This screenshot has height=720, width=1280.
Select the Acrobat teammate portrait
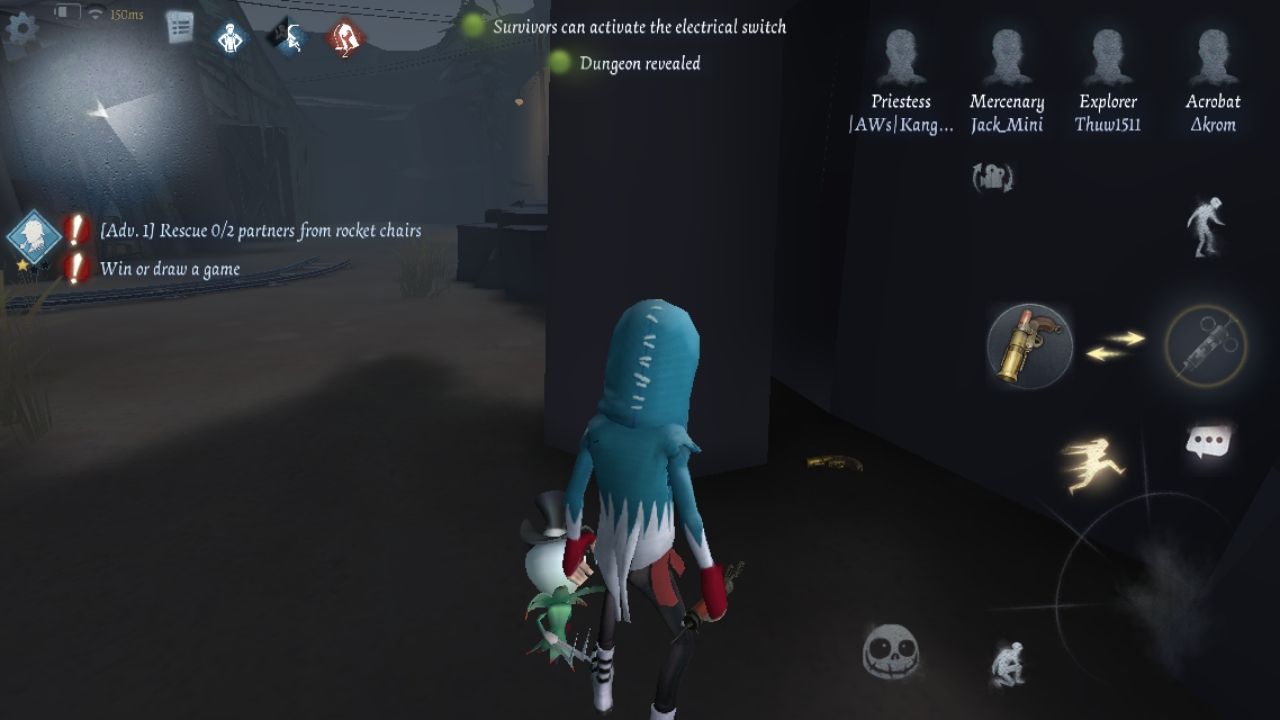[x=1212, y=58]
